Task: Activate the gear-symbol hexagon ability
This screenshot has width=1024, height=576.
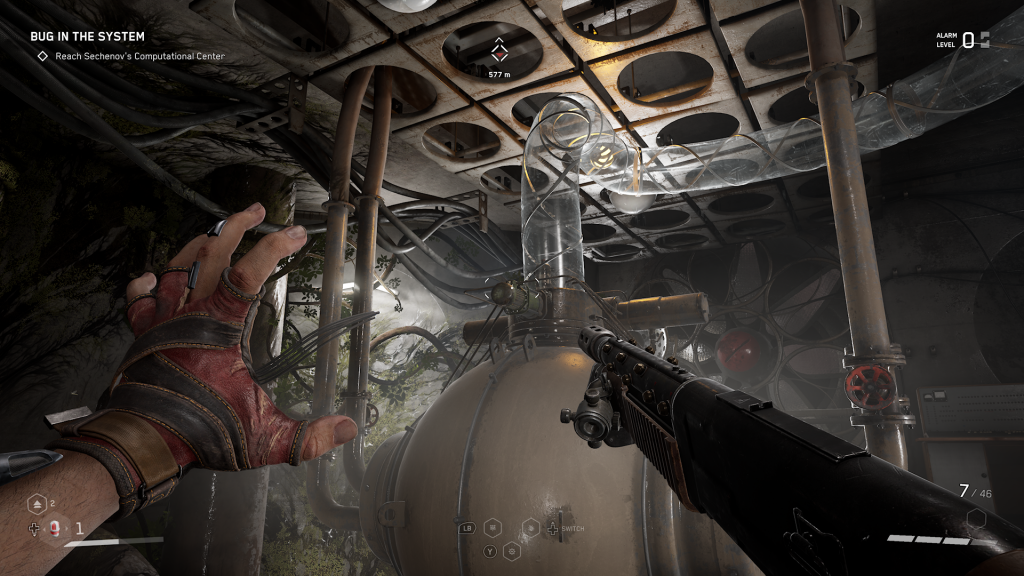Action: 513,549
